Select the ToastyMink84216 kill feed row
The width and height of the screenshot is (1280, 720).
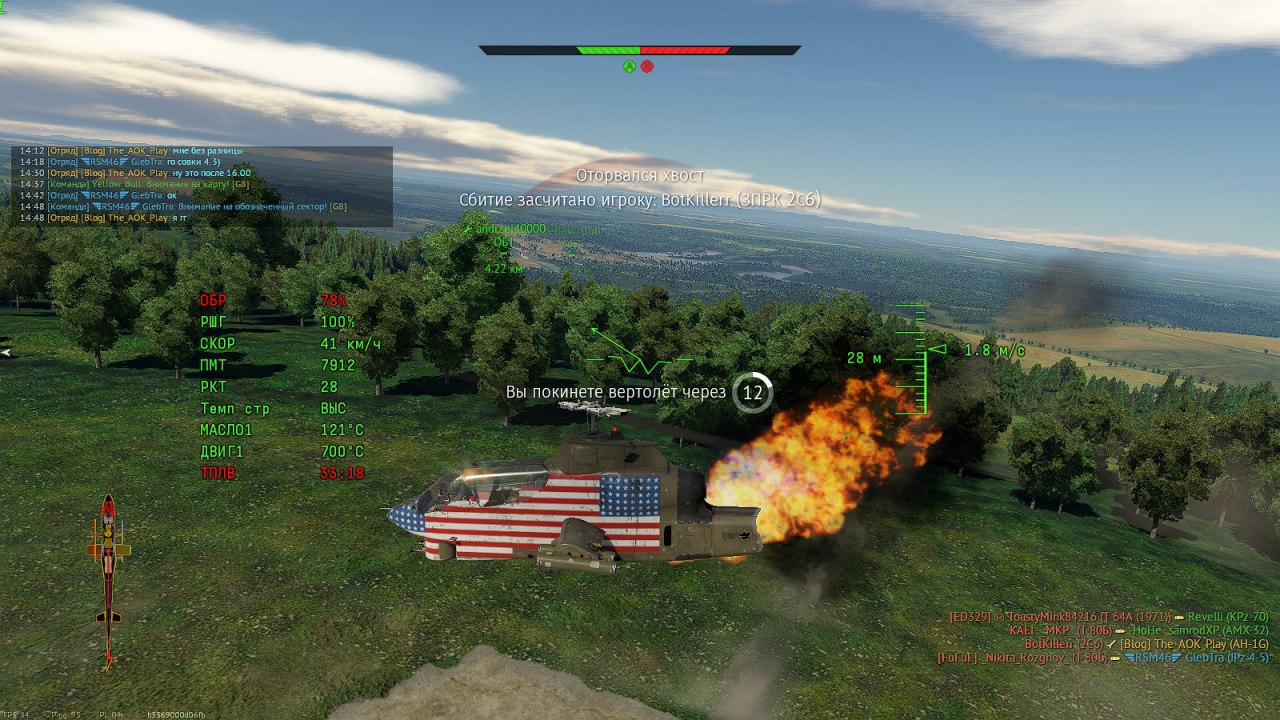pos(1108,616)
